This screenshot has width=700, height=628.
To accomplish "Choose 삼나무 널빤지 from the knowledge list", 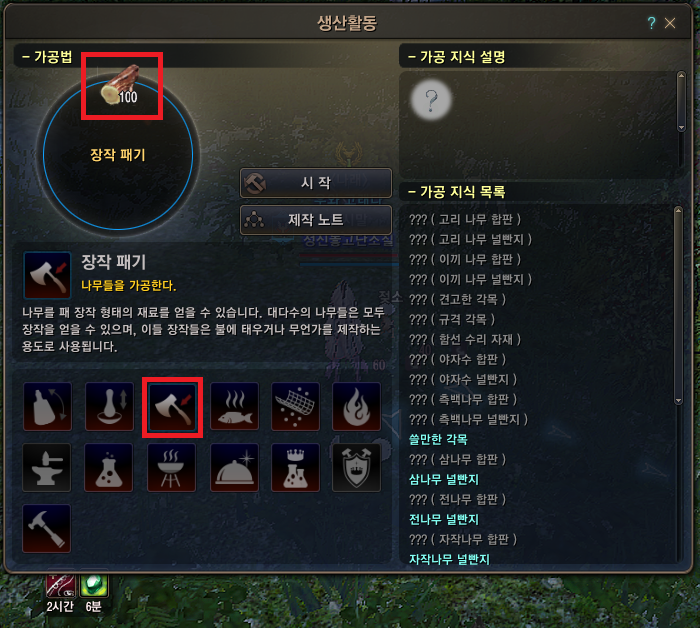I will coord(445,479).
